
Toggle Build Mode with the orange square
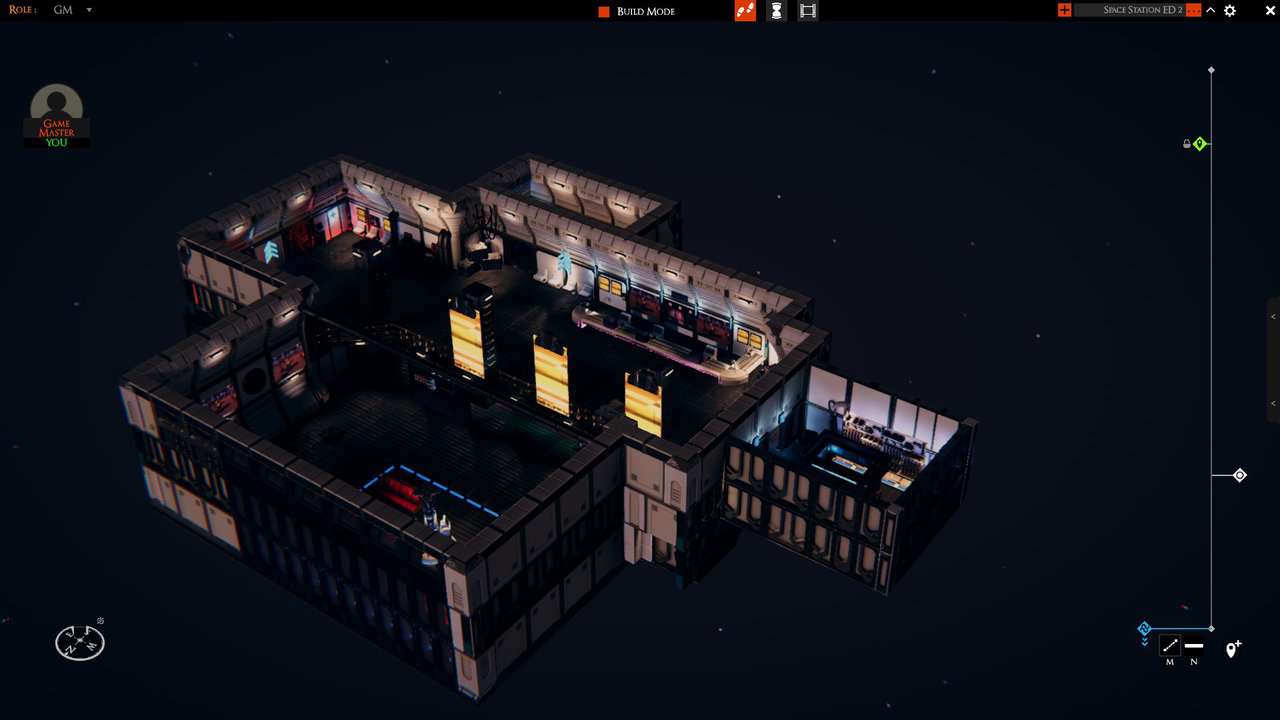point(603,10)
